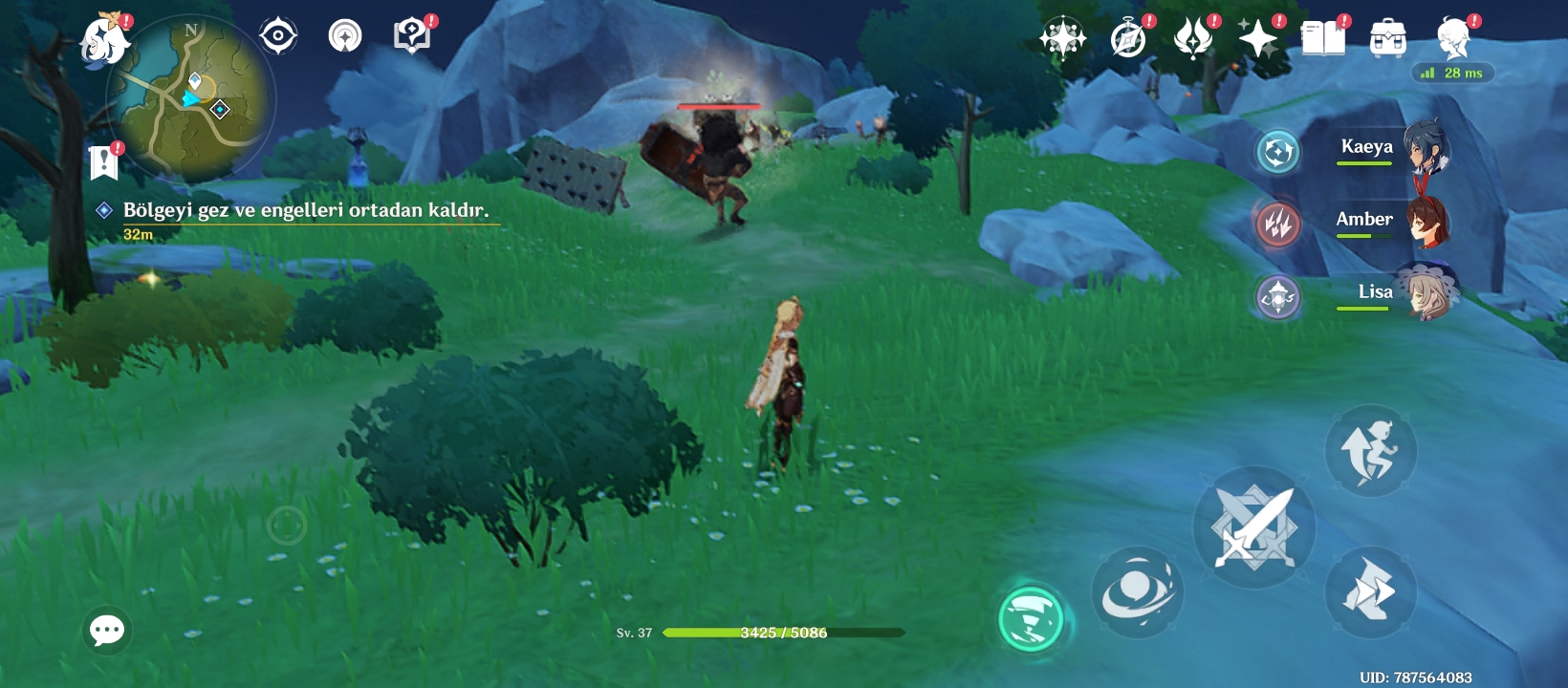1568x688 pixels.
Task: Select the quest objective tracker text
Action: pyautogui.click(x=305, y=210)
